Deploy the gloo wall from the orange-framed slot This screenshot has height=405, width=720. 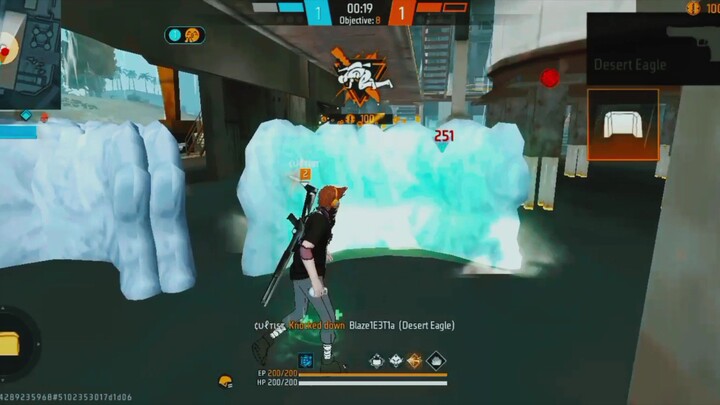(623, 124)
